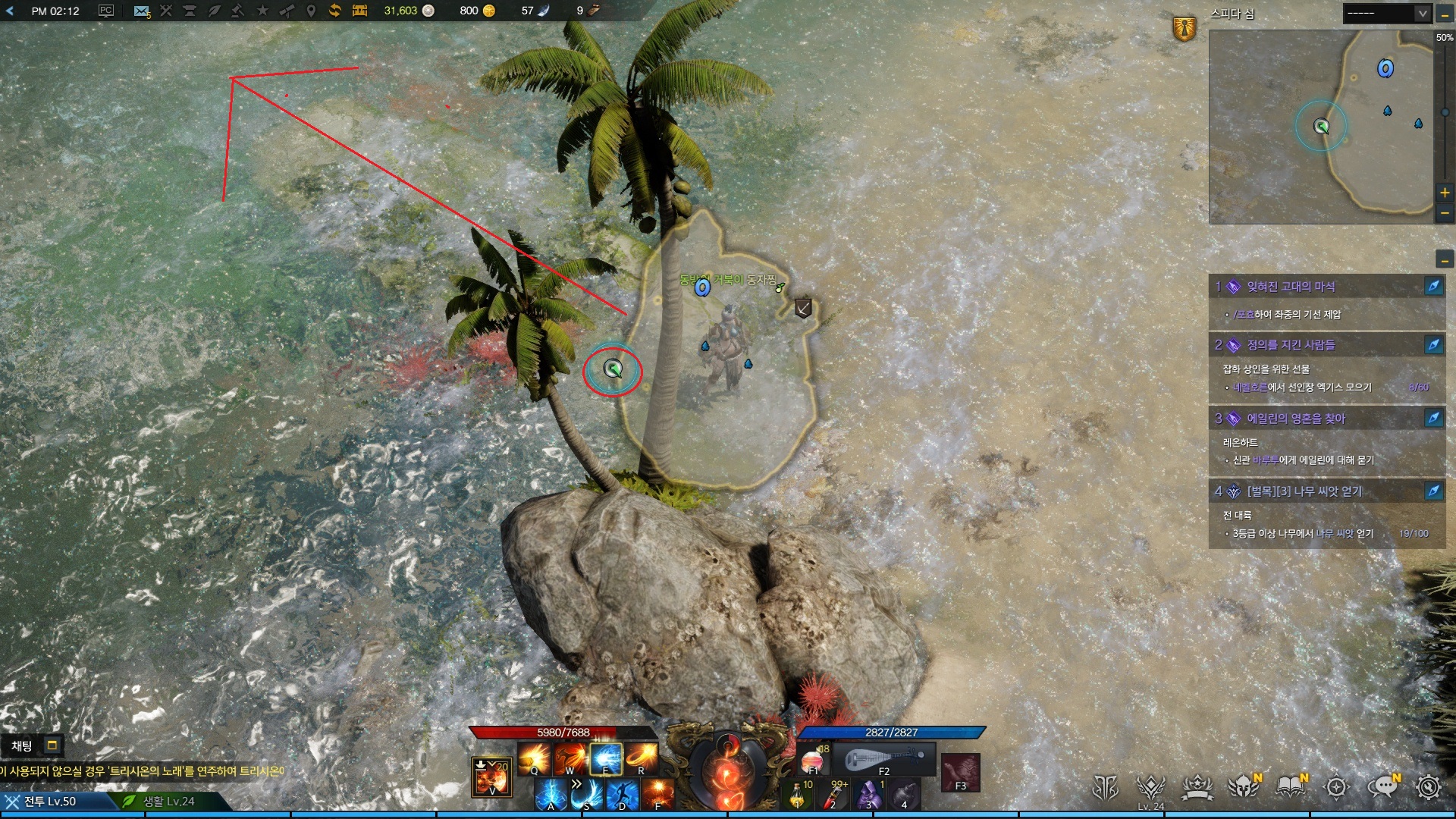The height and width of the screenshot is (819, 1456).
Task: Click the treasure chest icon in top bar
Action: pos(359,11)
